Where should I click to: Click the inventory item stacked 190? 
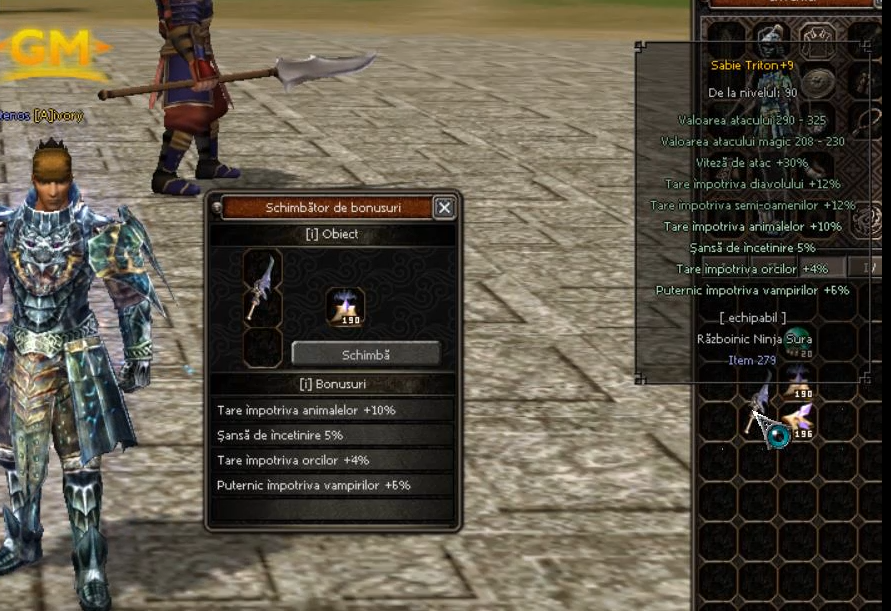pyautogui.click(x=797, y=381)
